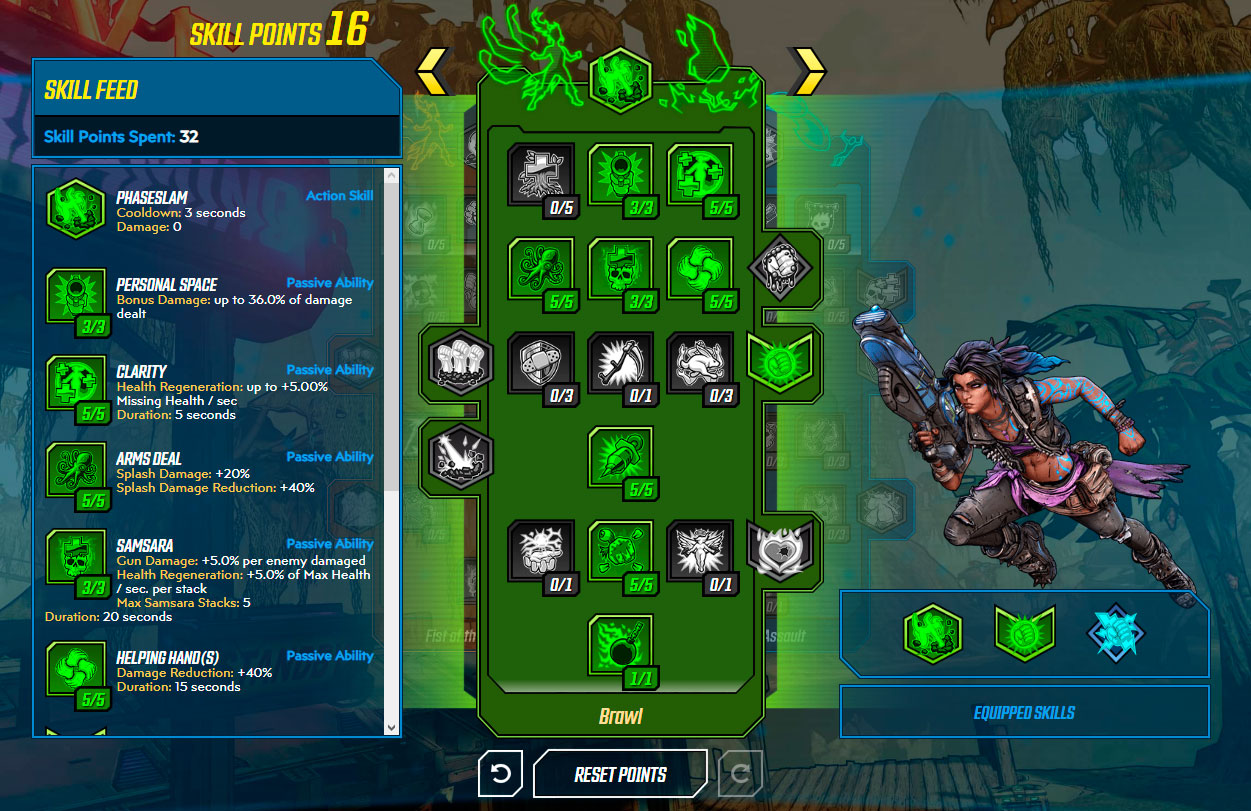Click the redo arrow button
This screenshot has height=811, width=1251.
tap(740, 774)
